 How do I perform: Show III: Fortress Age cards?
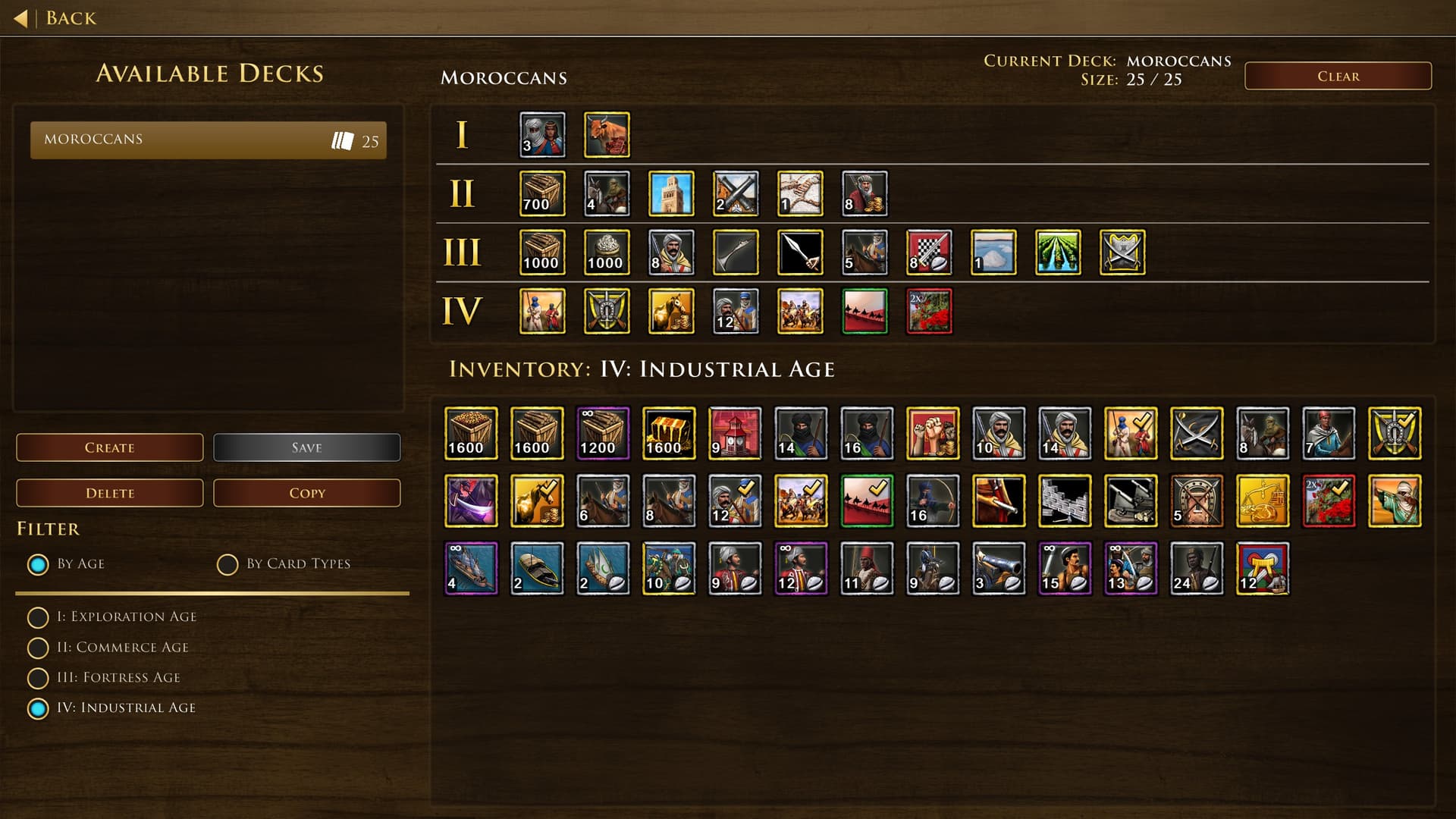click(38, 678)
